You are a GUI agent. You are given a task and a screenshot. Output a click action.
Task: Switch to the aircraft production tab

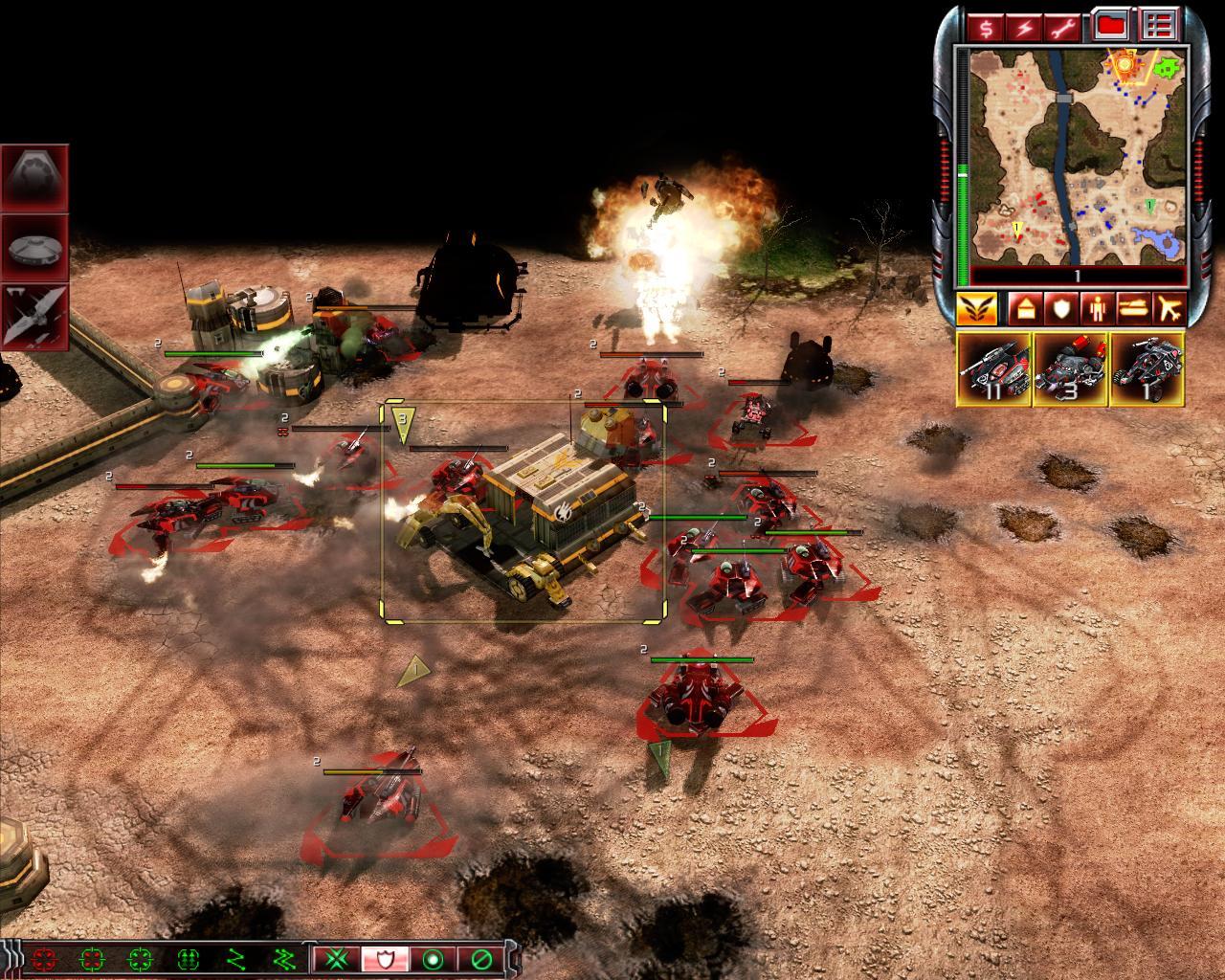pyautogui.click(x=1169, y=309)
